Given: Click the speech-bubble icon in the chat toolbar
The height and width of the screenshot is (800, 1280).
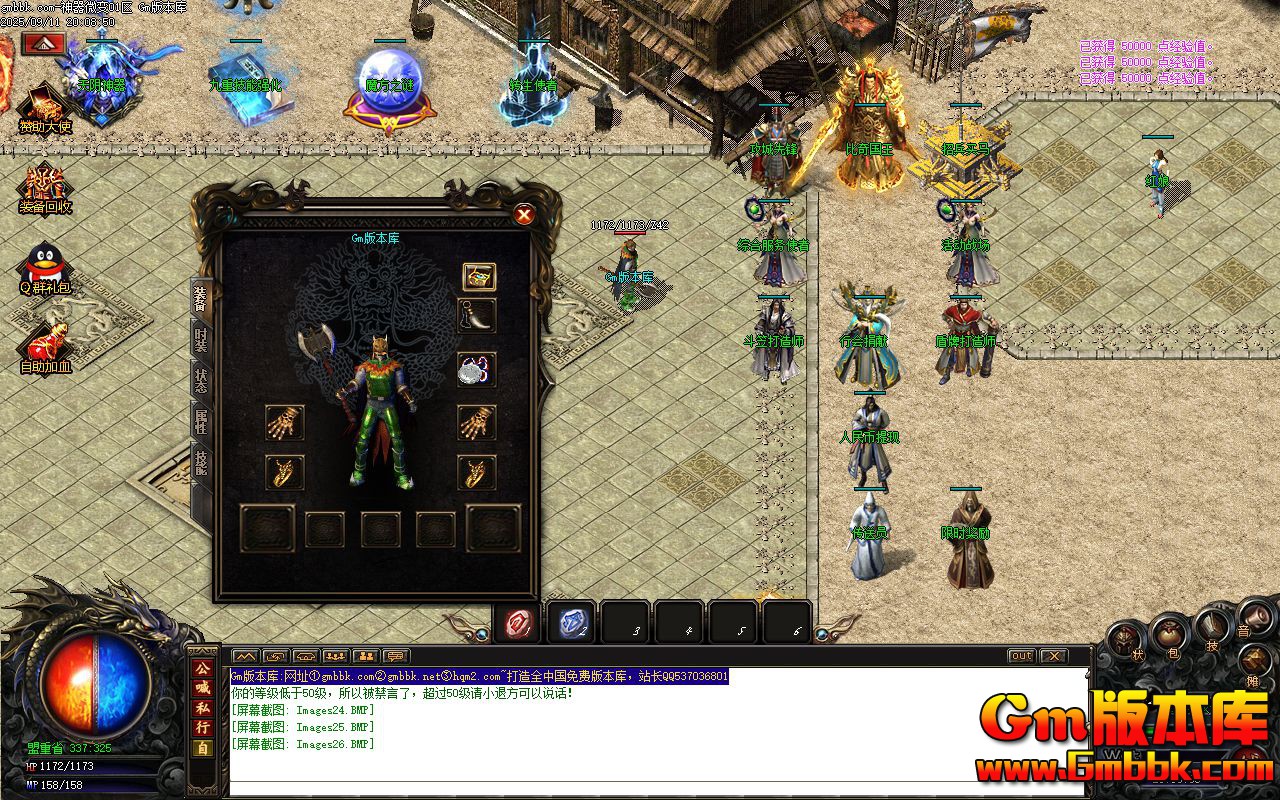Looking at the screenshot, I should pyautogui.click(x=396, y=656).
